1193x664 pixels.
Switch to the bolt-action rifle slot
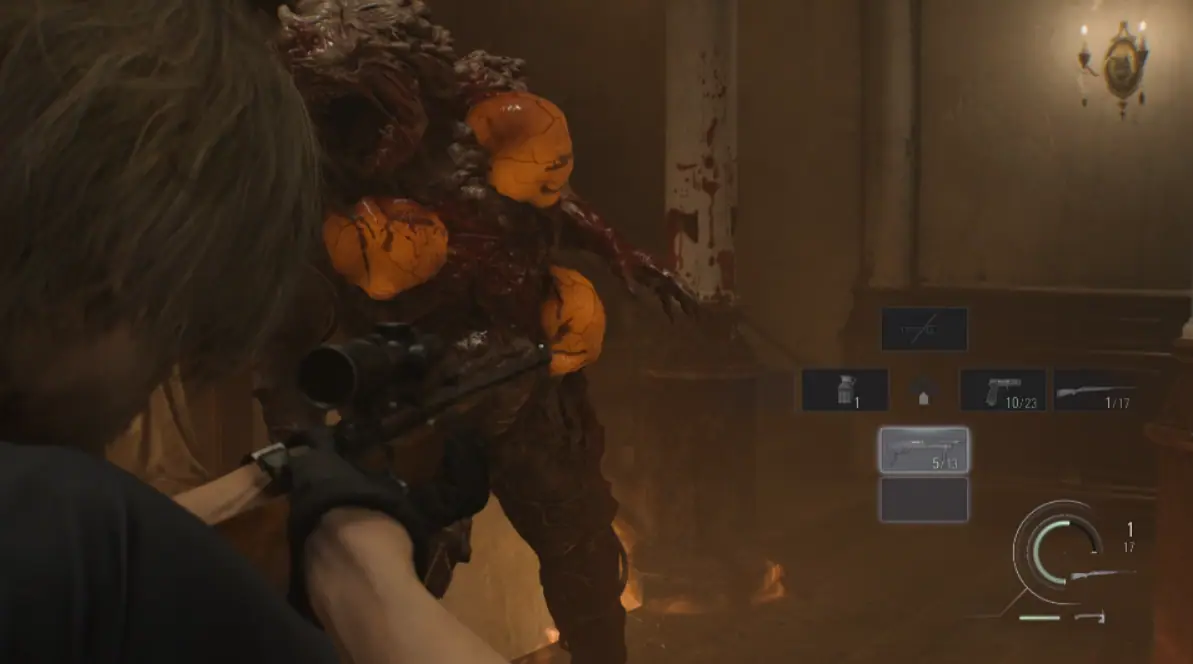point(1097,390)
